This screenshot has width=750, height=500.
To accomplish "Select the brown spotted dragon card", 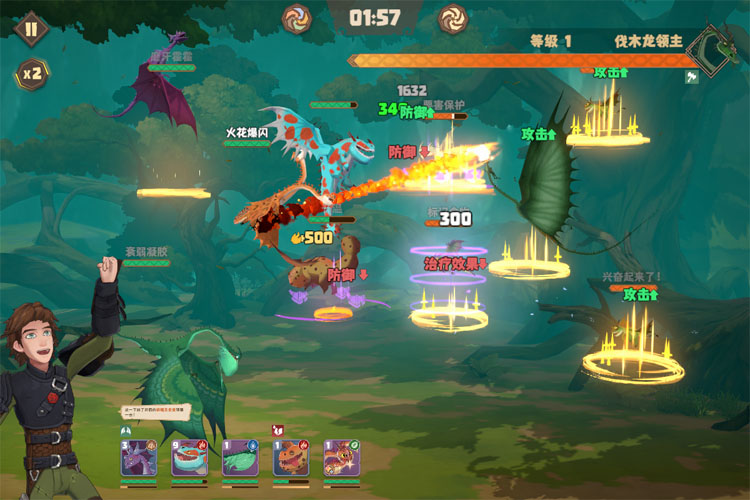I will tap(291, 459).
